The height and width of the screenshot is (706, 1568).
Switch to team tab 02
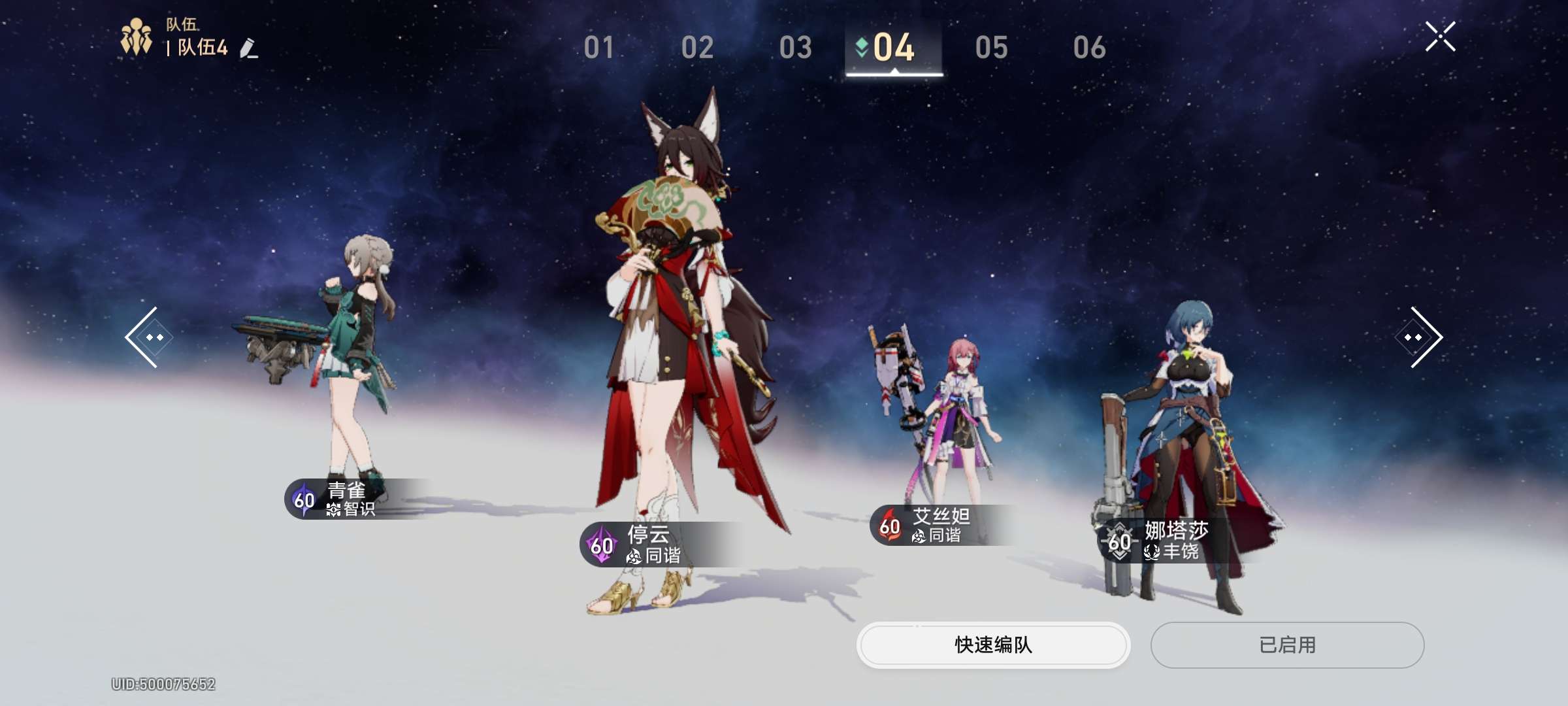(697, 48)
